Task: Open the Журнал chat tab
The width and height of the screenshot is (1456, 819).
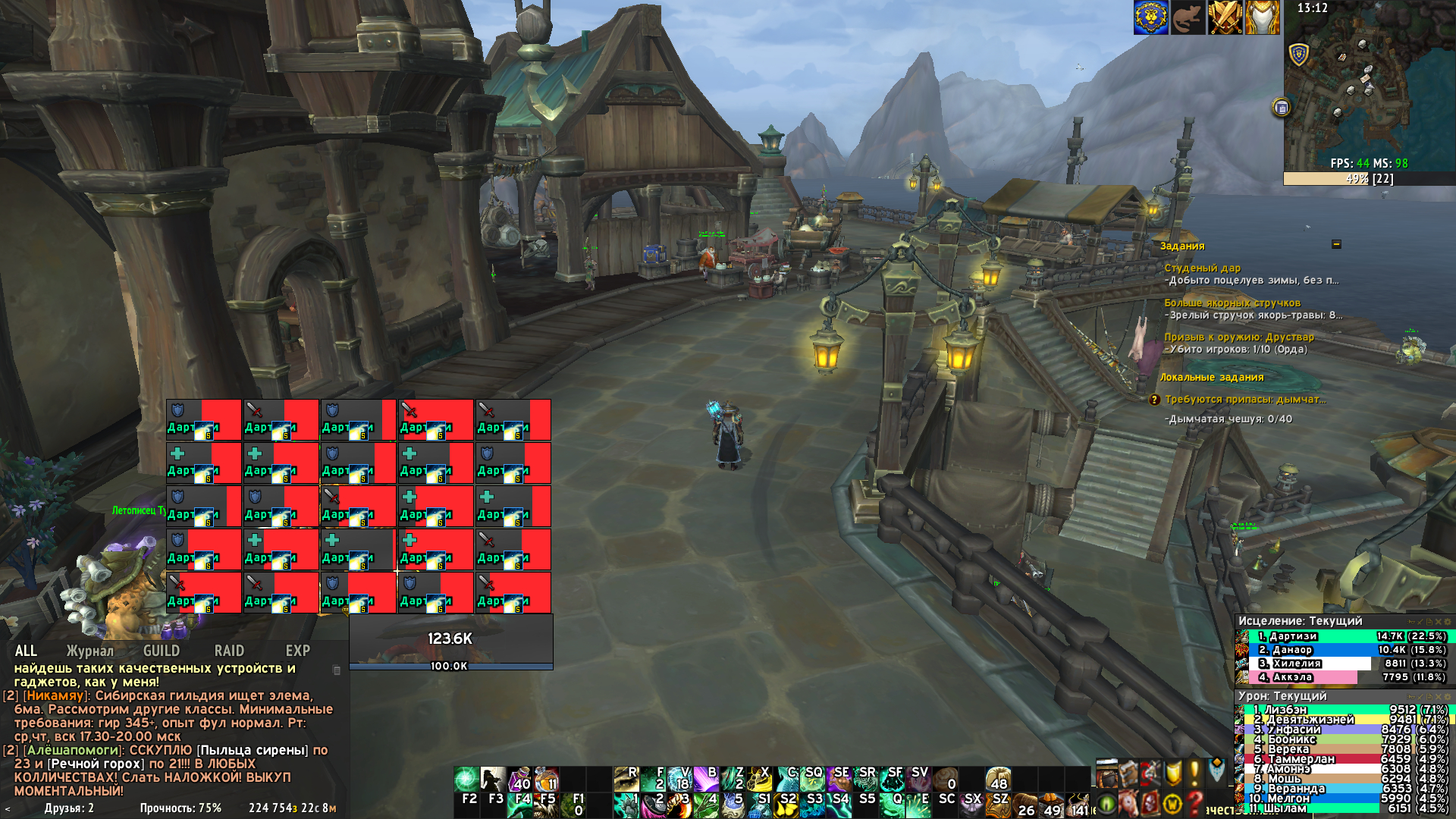Action: point(89,651)
